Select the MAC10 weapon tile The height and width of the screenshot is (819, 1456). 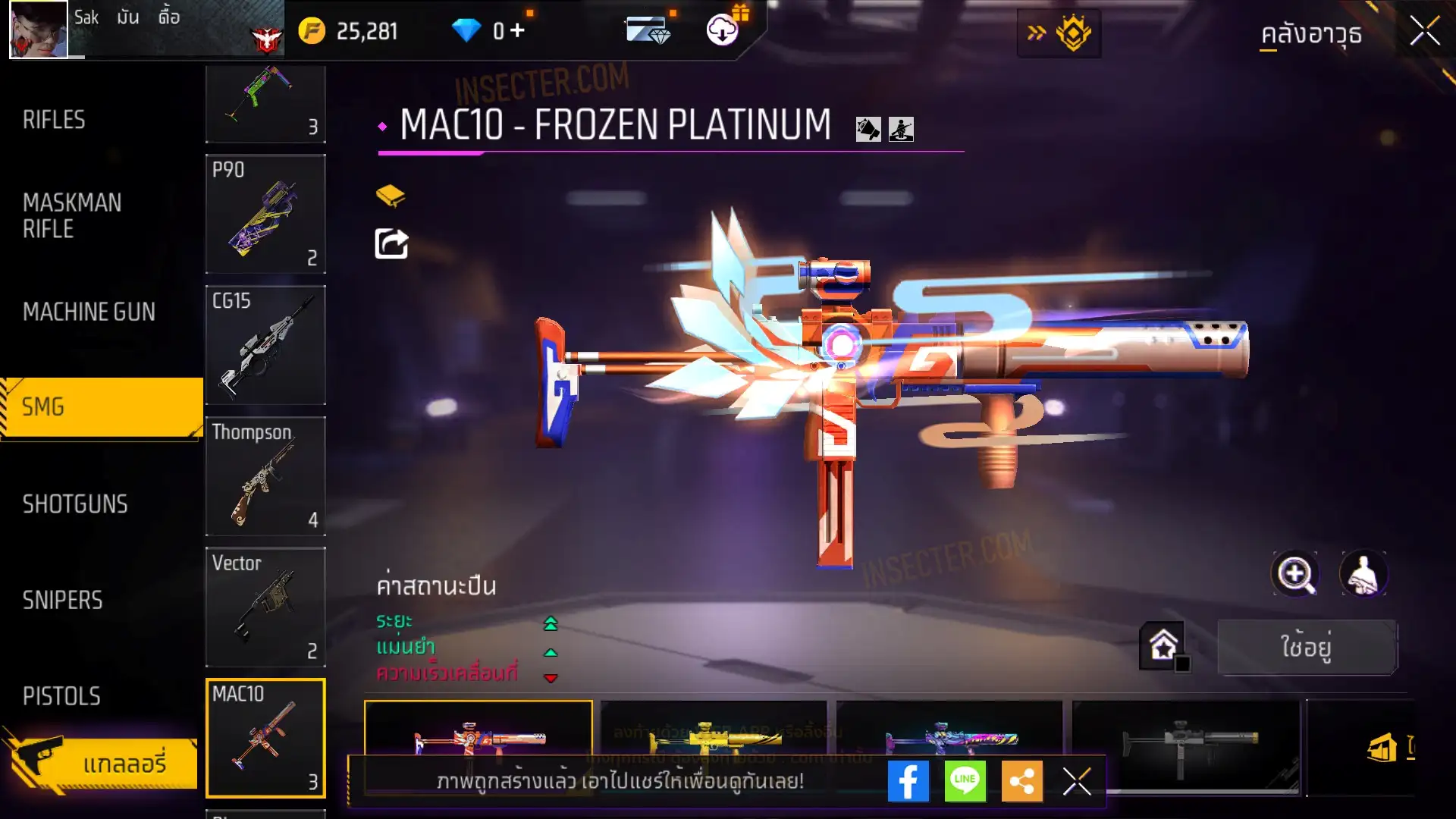click(265, 738)
